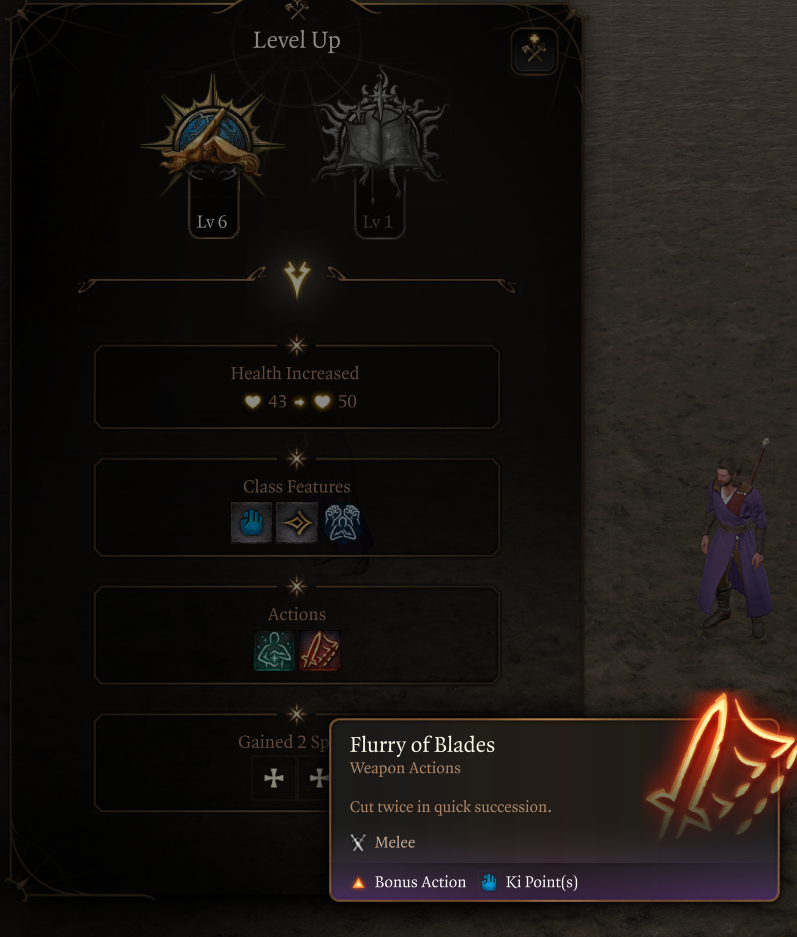Select the Flurry of Blades action icon

[x=320, y=651]
